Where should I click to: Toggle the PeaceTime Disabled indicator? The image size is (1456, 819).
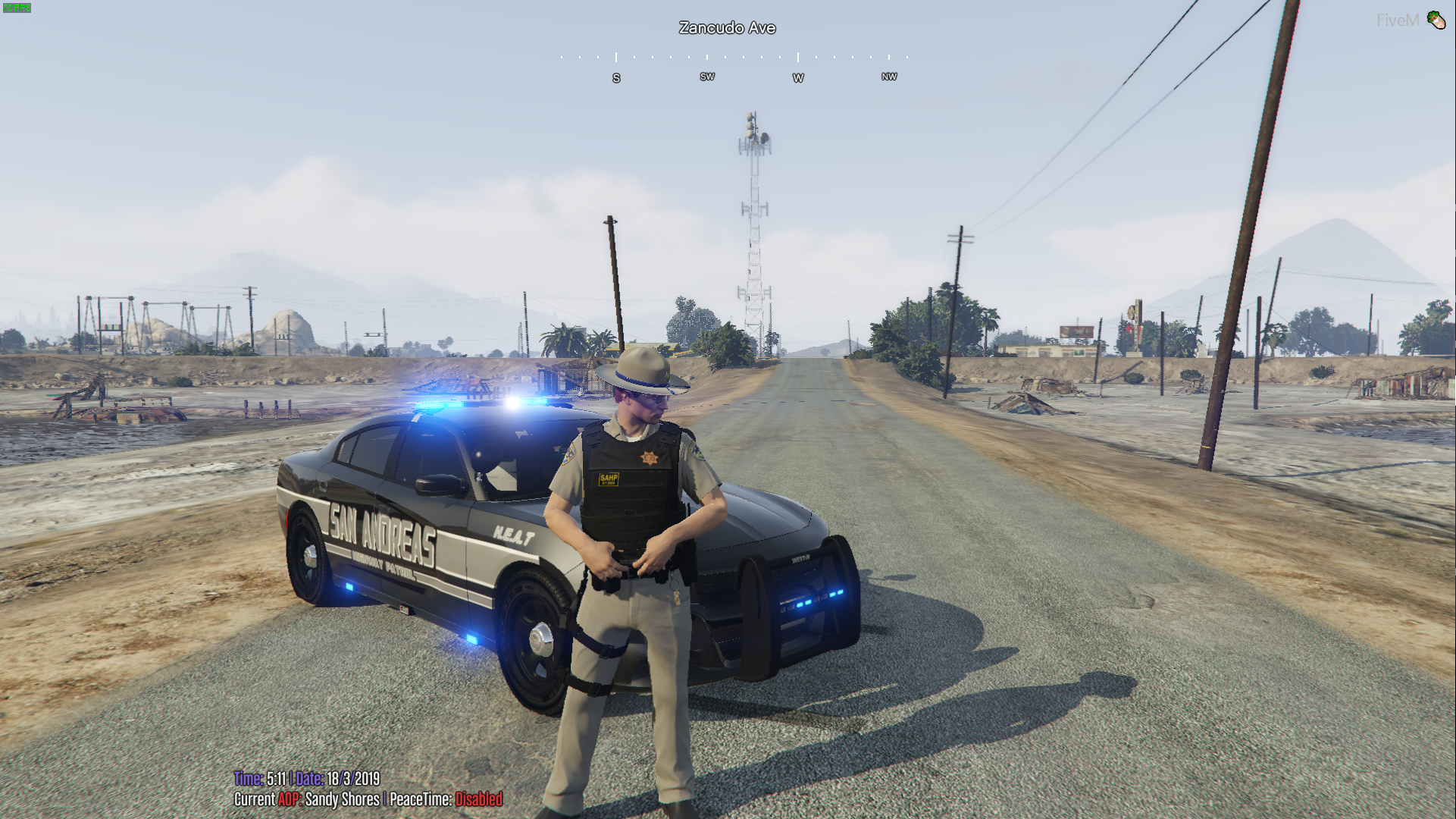[479, 799]
